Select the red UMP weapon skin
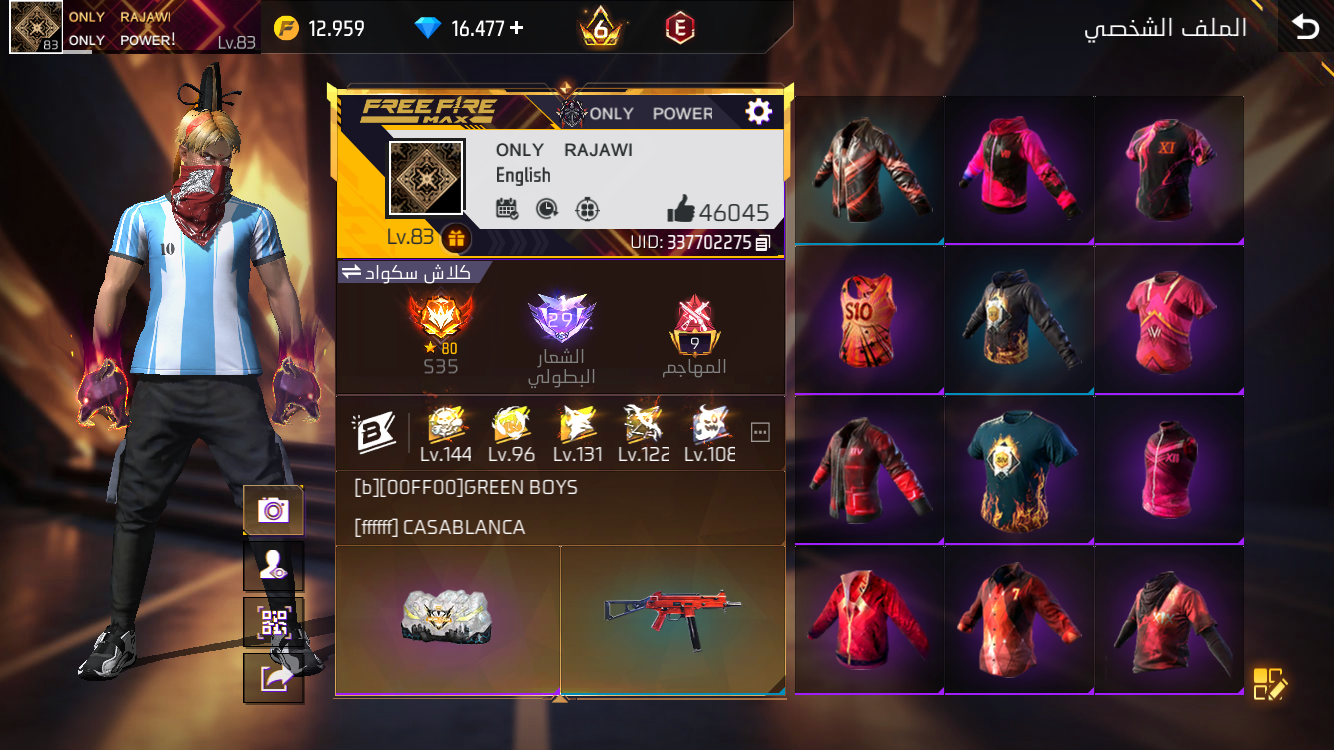1334x750 pixels. click(673, 614)
